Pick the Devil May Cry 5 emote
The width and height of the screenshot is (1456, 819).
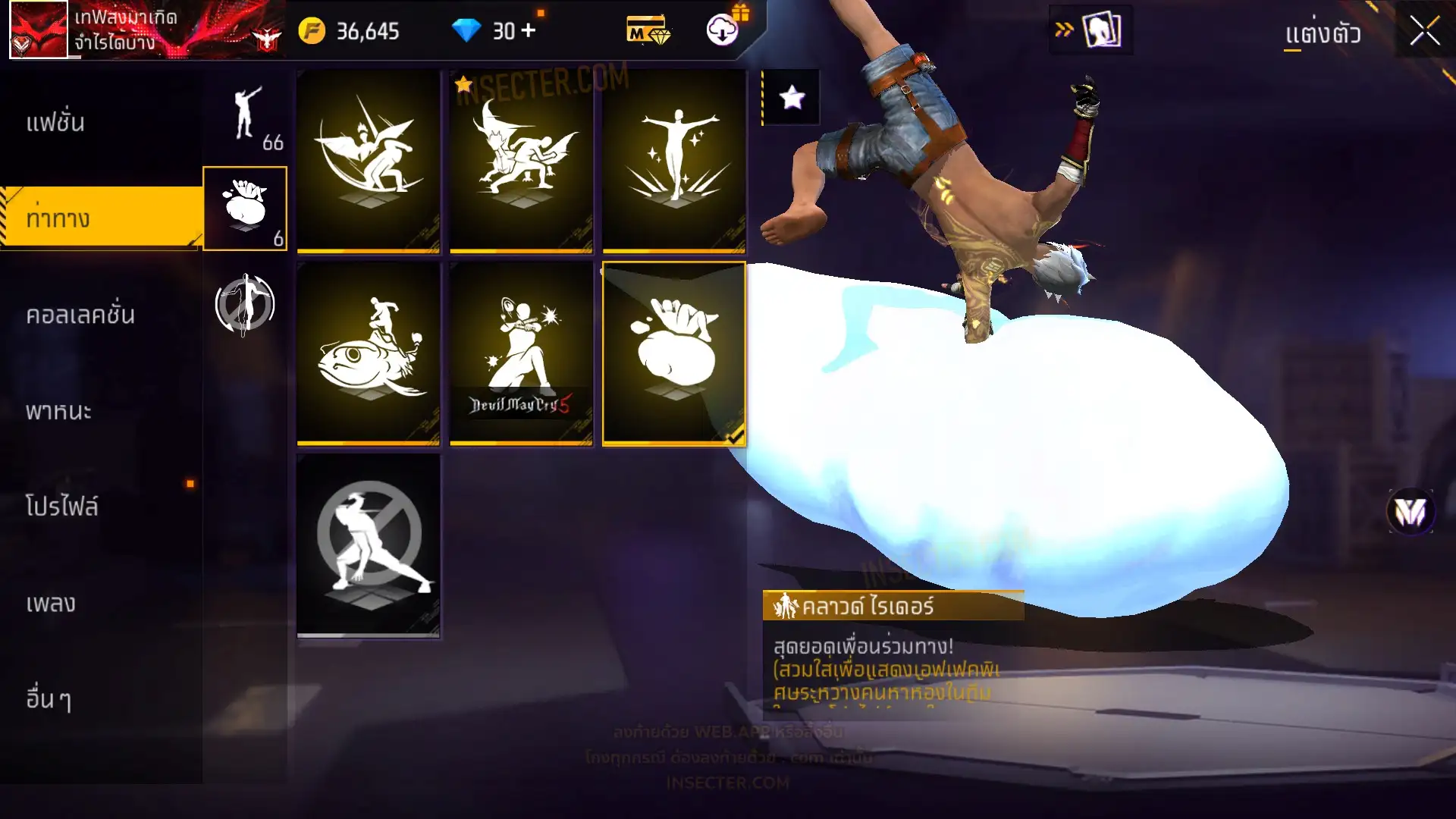tap(521, 353)
